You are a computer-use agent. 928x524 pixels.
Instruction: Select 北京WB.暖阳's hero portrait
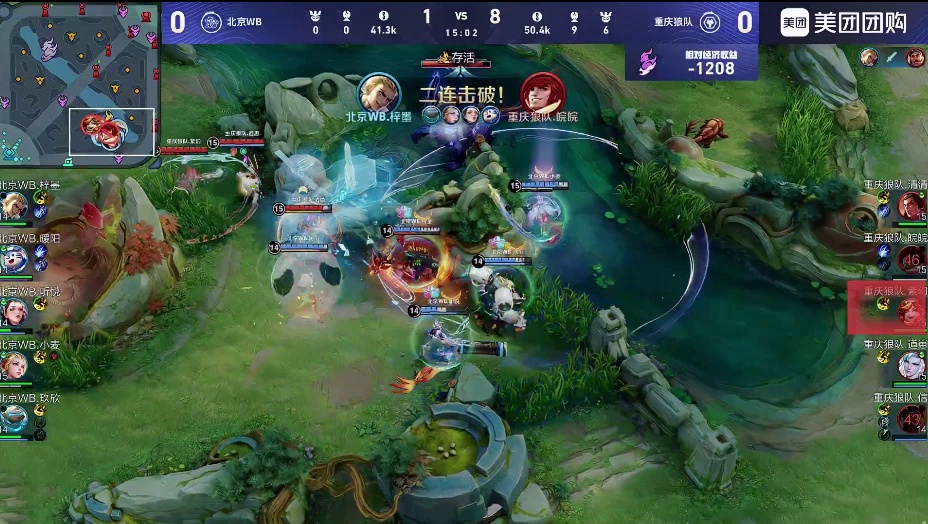(x=13, y=260)
